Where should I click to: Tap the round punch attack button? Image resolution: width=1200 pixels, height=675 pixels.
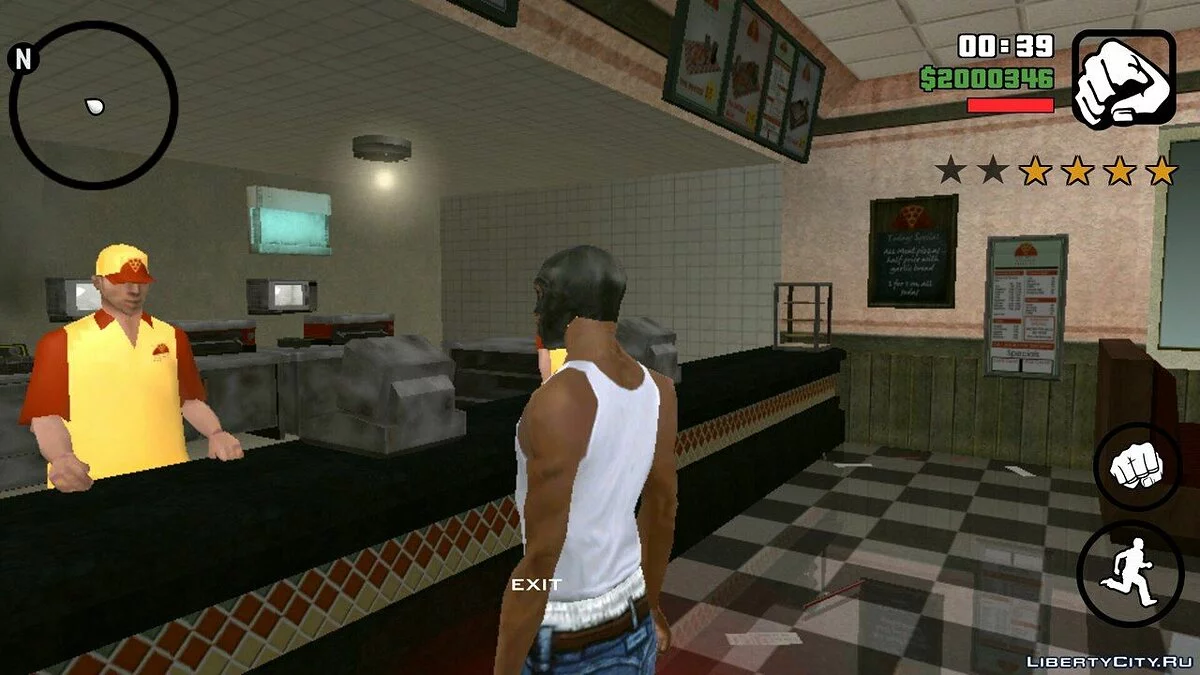(x=1137, y=467)
